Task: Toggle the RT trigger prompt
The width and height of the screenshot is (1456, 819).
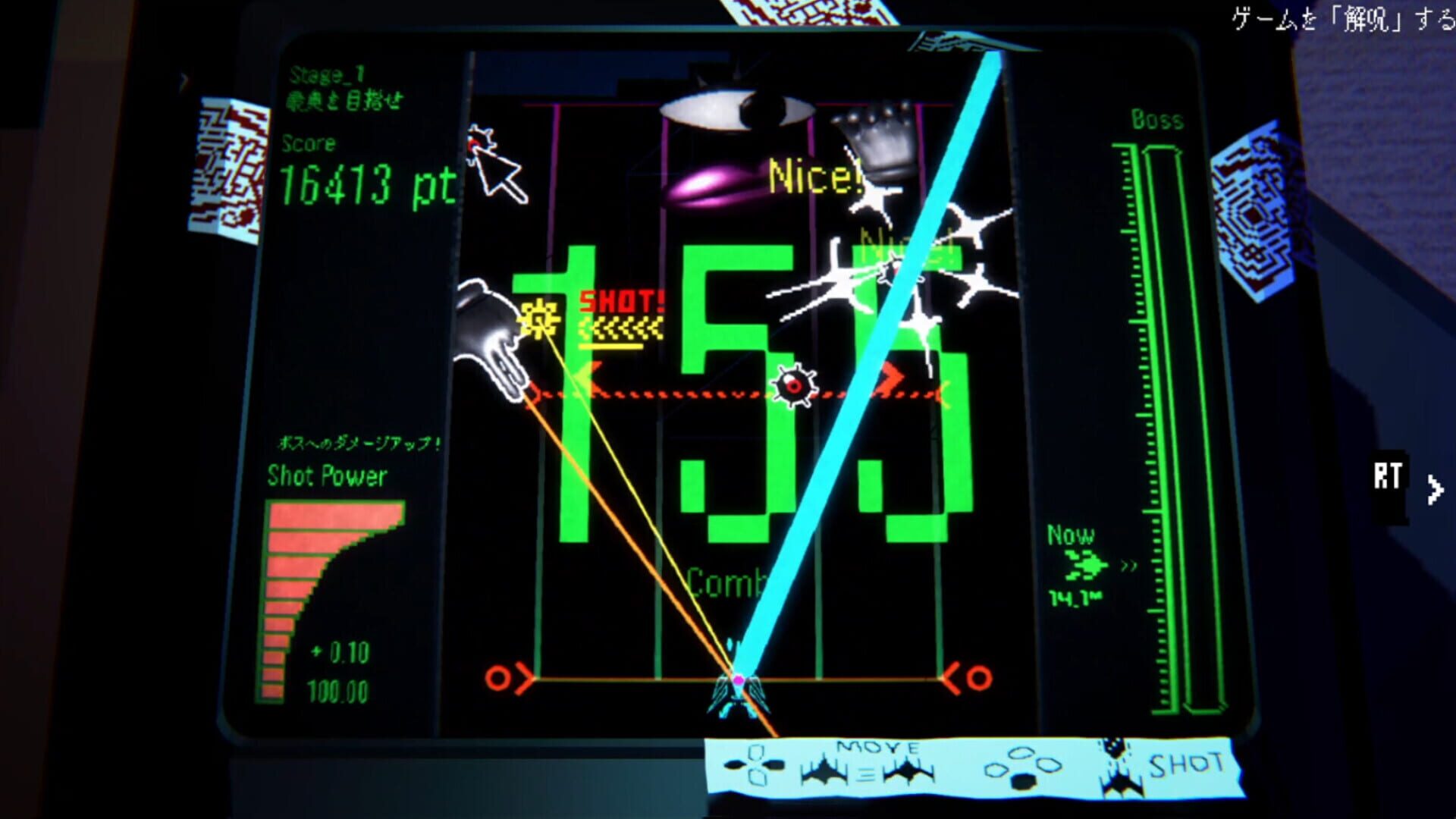Action: [1388, 474]
